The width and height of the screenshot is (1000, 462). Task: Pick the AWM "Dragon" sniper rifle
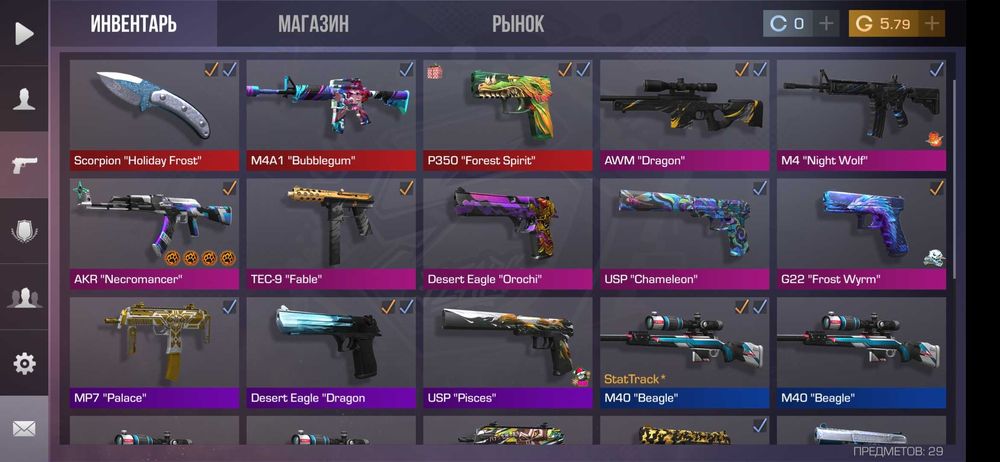point(685,113)
